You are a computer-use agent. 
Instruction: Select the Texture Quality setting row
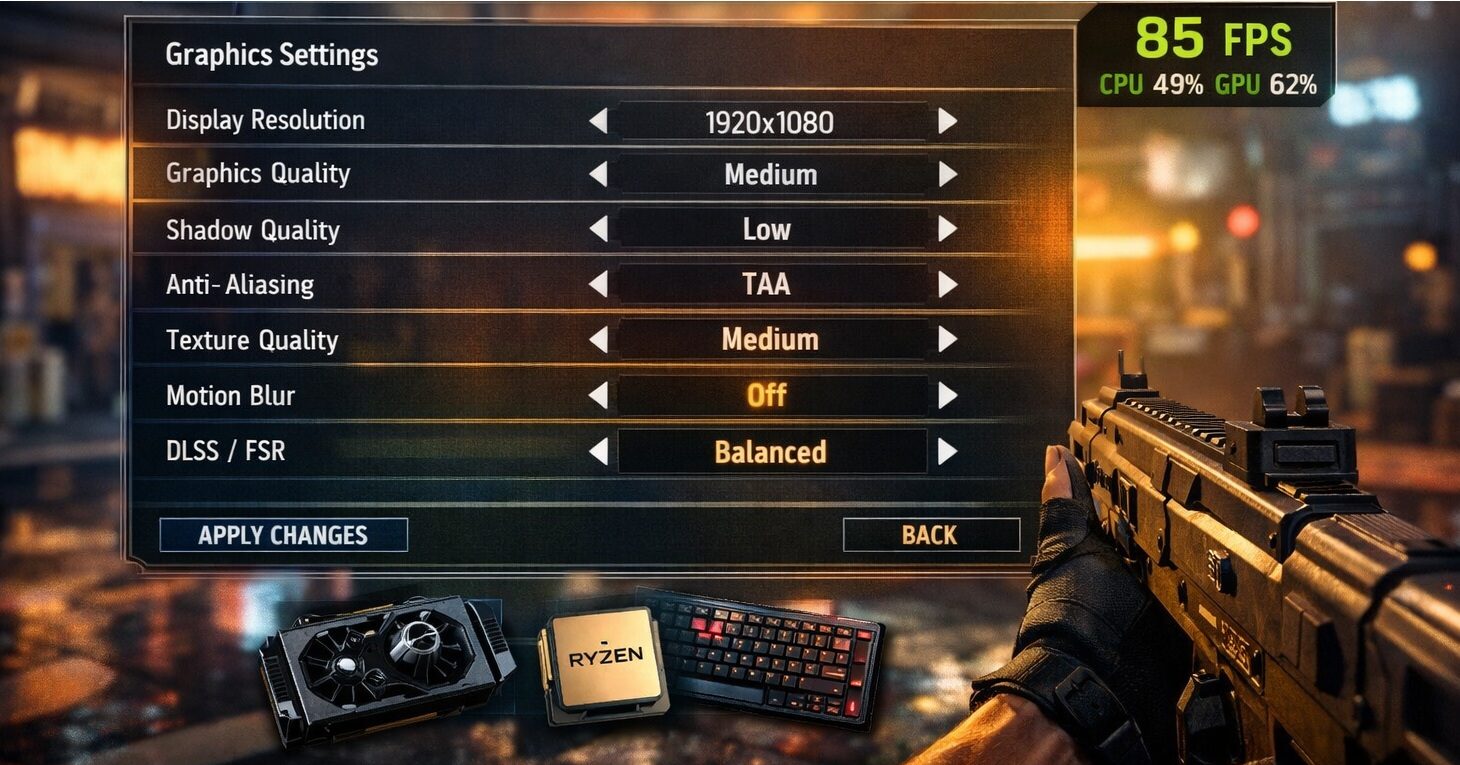point(252,341)
